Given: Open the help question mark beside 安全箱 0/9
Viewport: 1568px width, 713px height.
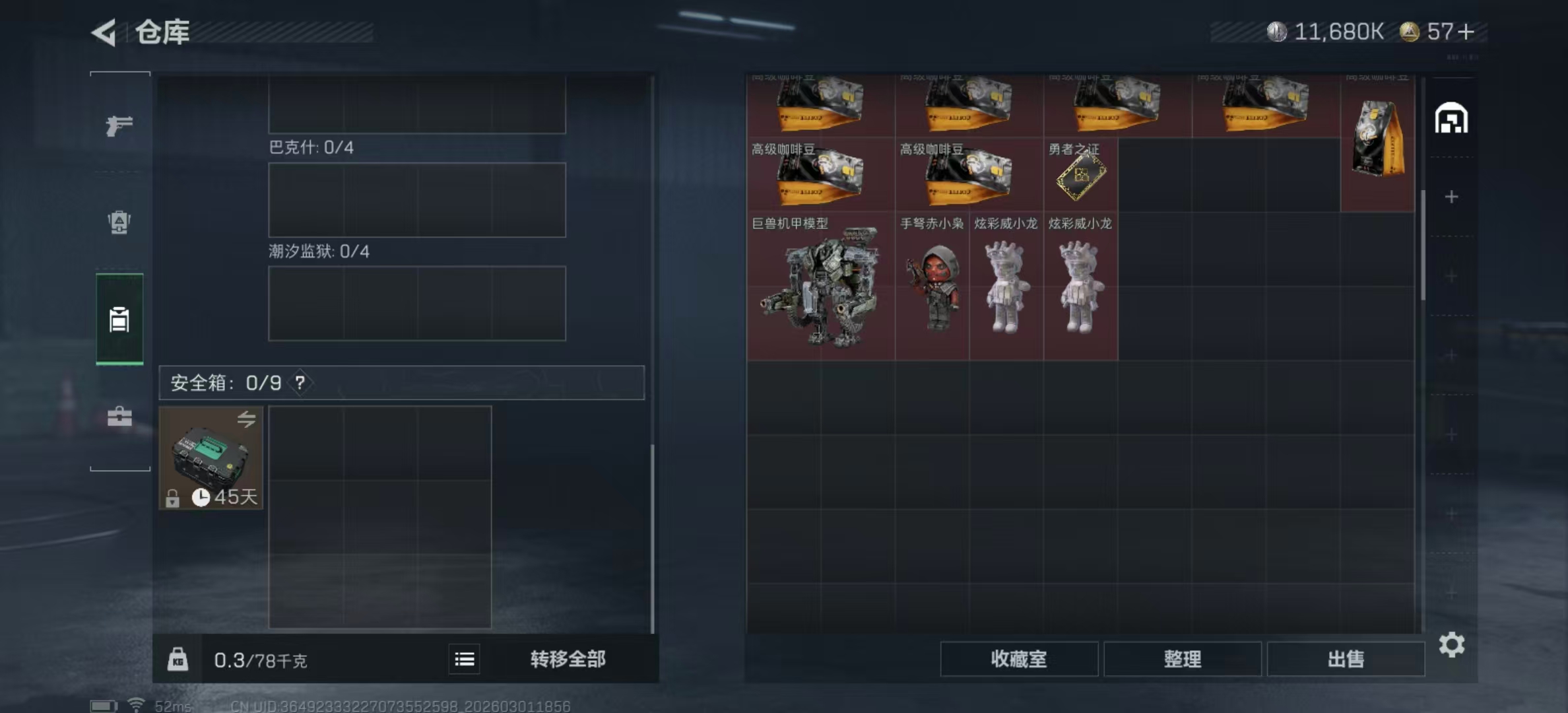Looking at the screenshot, I should pos(300,383).
